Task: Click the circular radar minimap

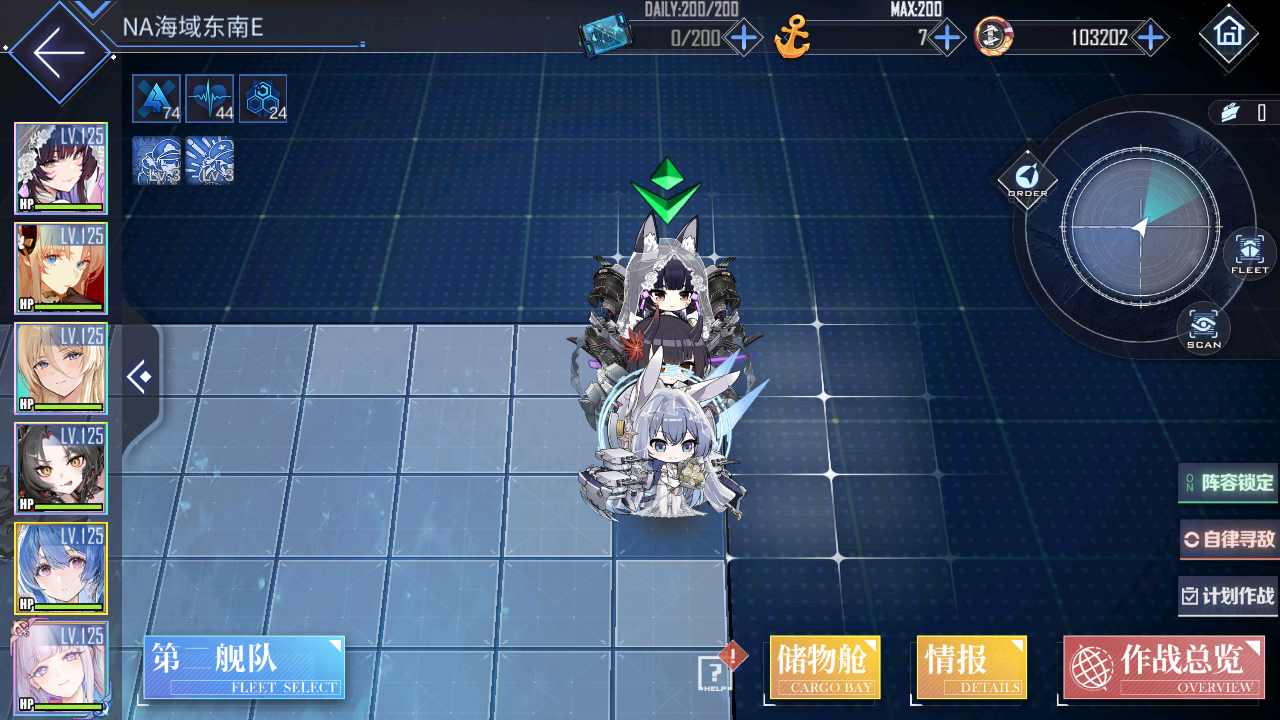Action: tap(1140, 228)
